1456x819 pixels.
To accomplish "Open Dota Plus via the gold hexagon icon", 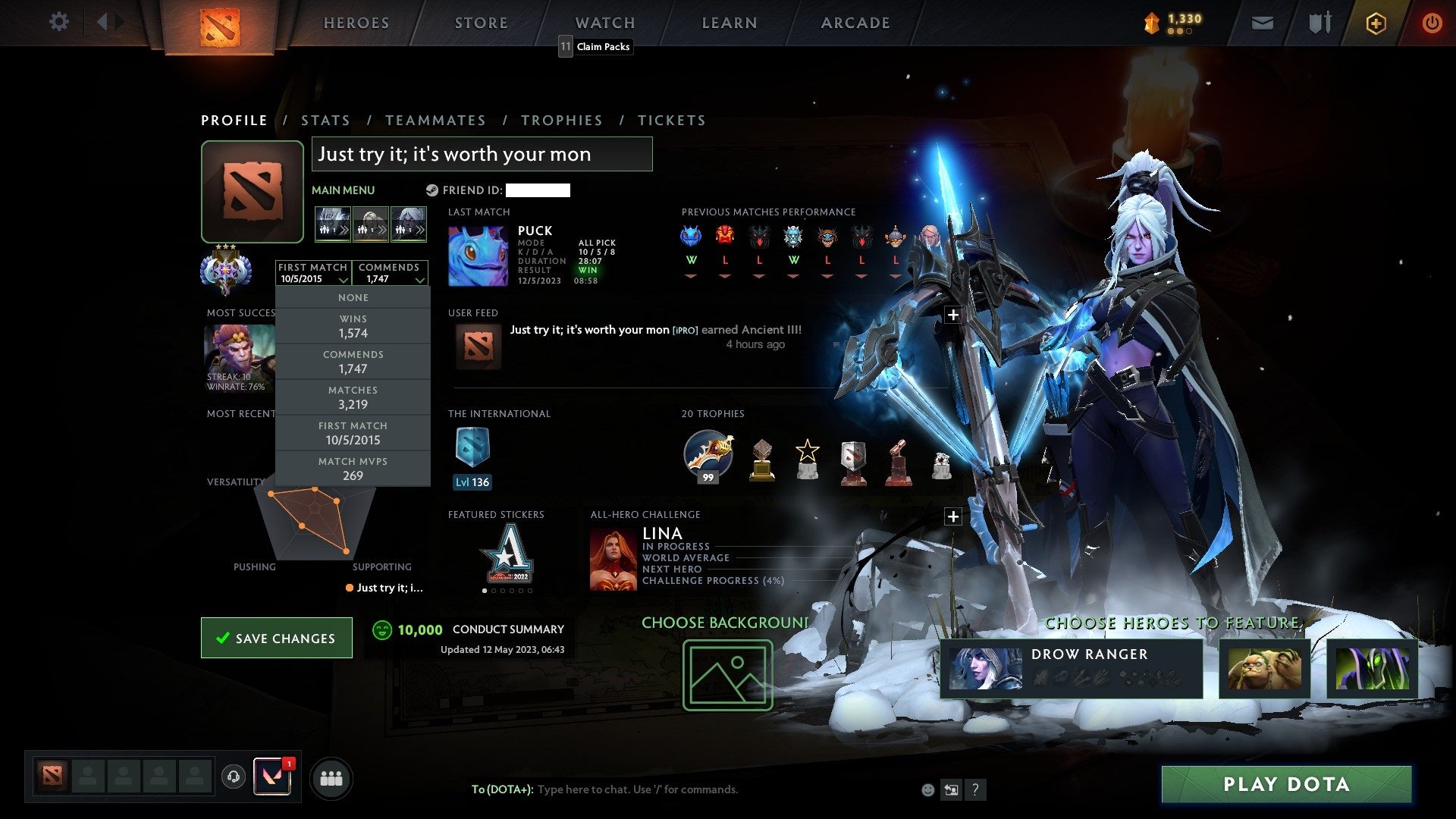I will coord(1376,23).
